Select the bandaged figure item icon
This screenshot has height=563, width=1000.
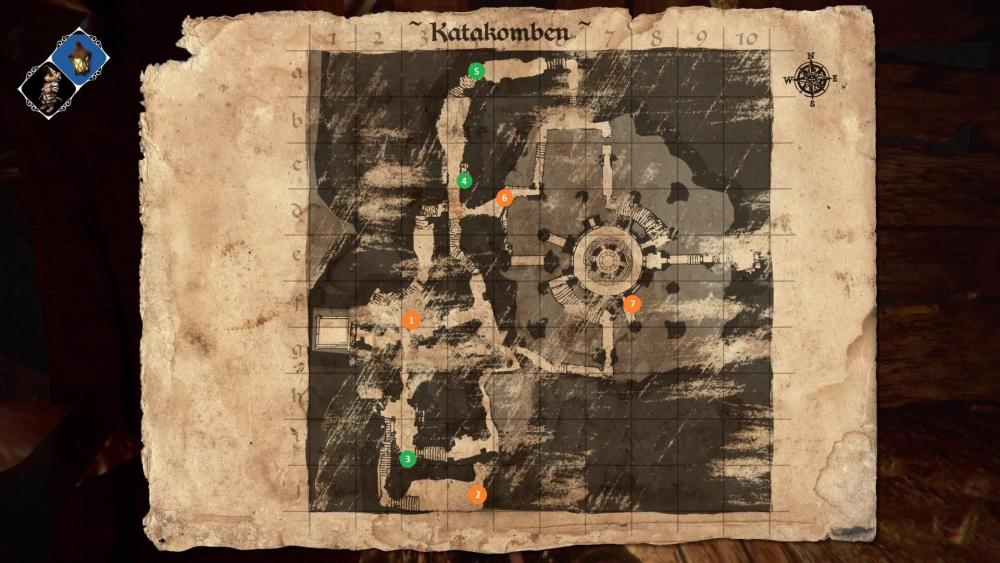click(48, 89)
